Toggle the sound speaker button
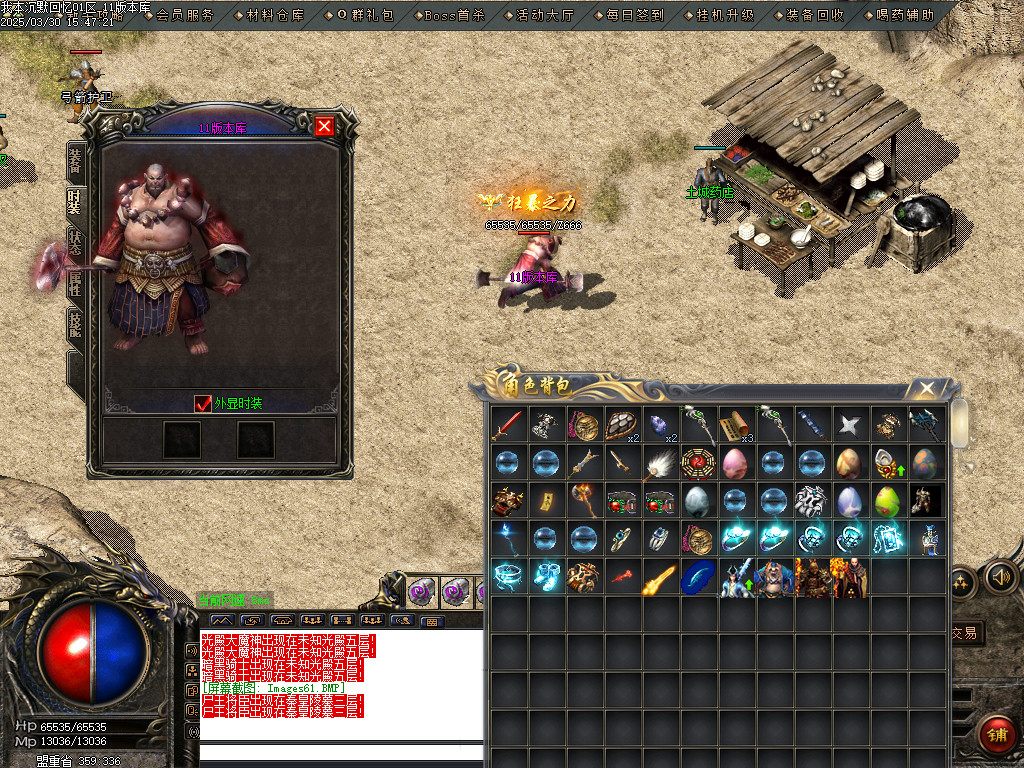 1000,577
